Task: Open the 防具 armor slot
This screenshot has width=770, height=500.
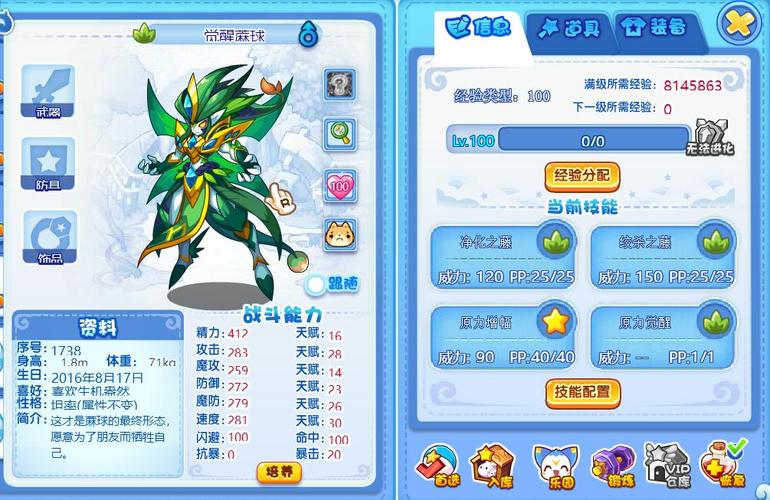Action: [48, 164]
